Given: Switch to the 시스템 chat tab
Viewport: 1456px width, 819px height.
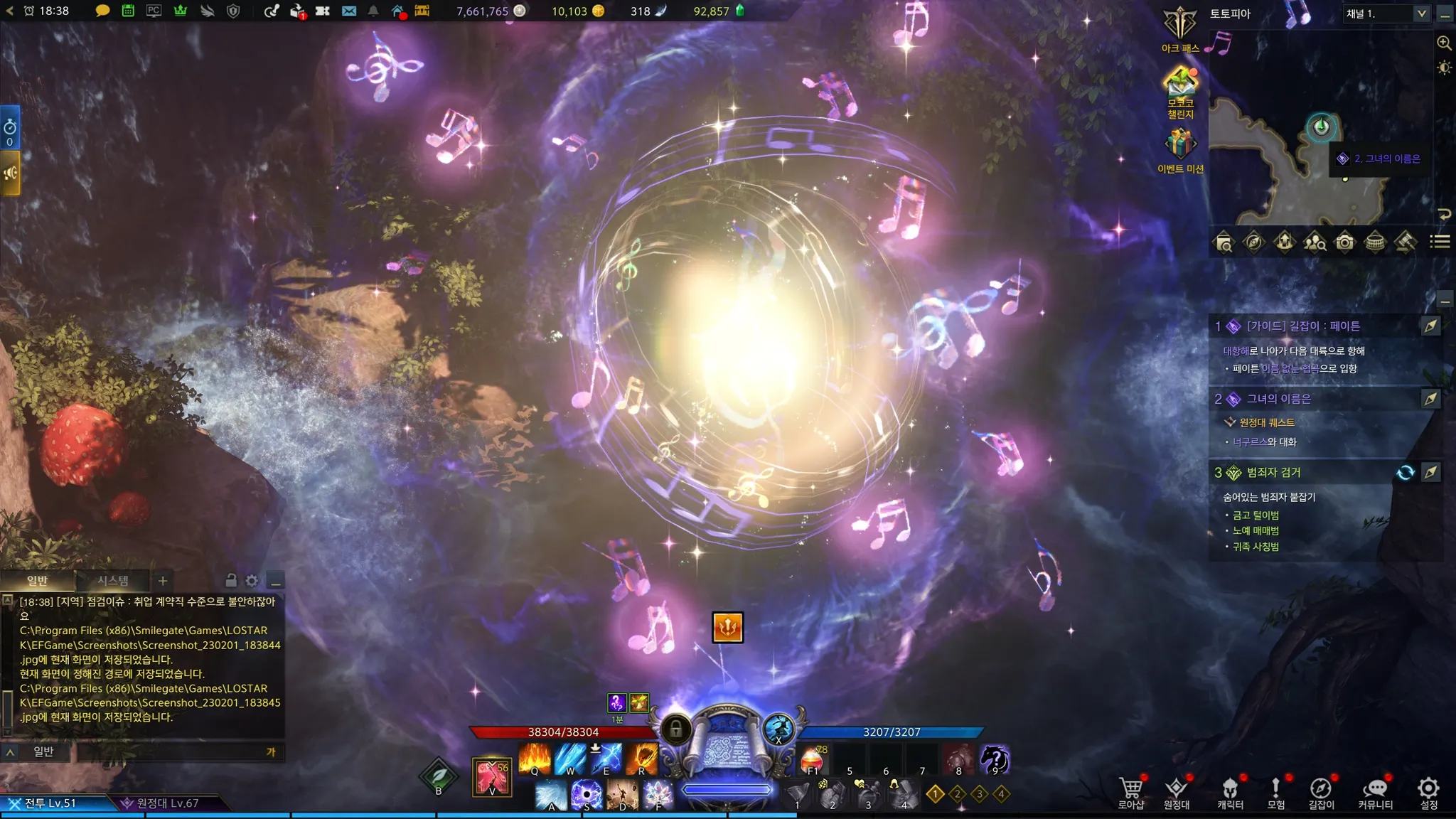Looking at the screenshot, I should (112, 581).
